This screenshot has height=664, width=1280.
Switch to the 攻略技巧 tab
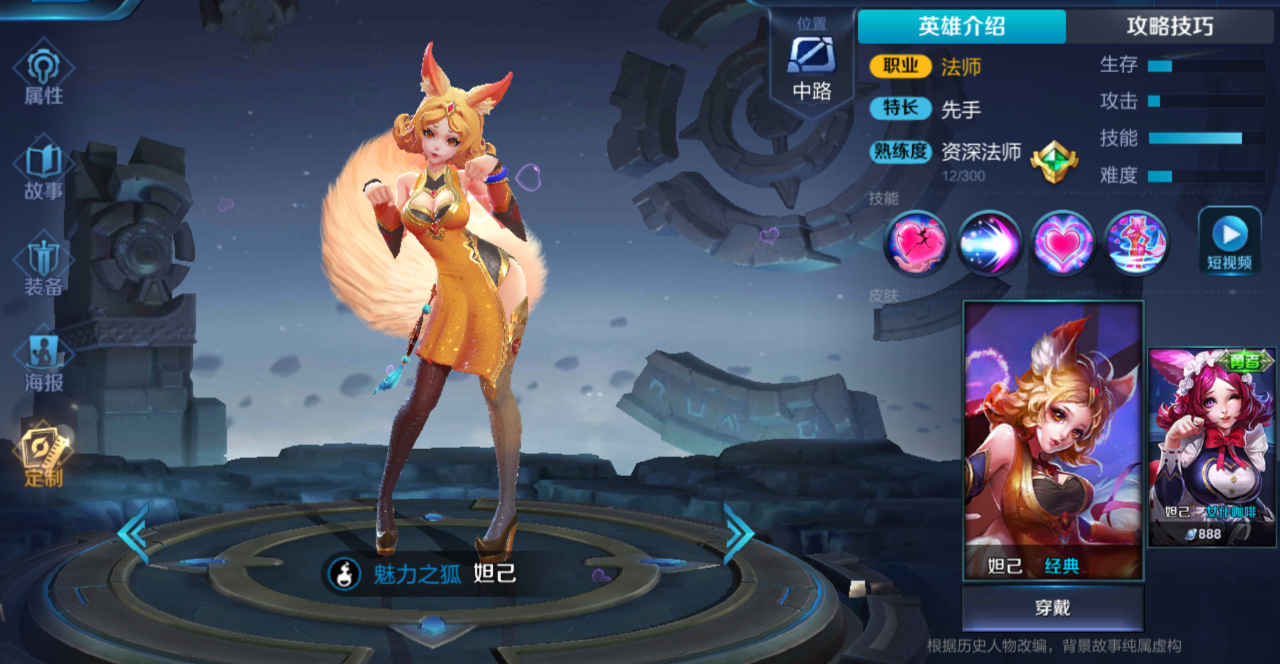[x=1169, y=27]
